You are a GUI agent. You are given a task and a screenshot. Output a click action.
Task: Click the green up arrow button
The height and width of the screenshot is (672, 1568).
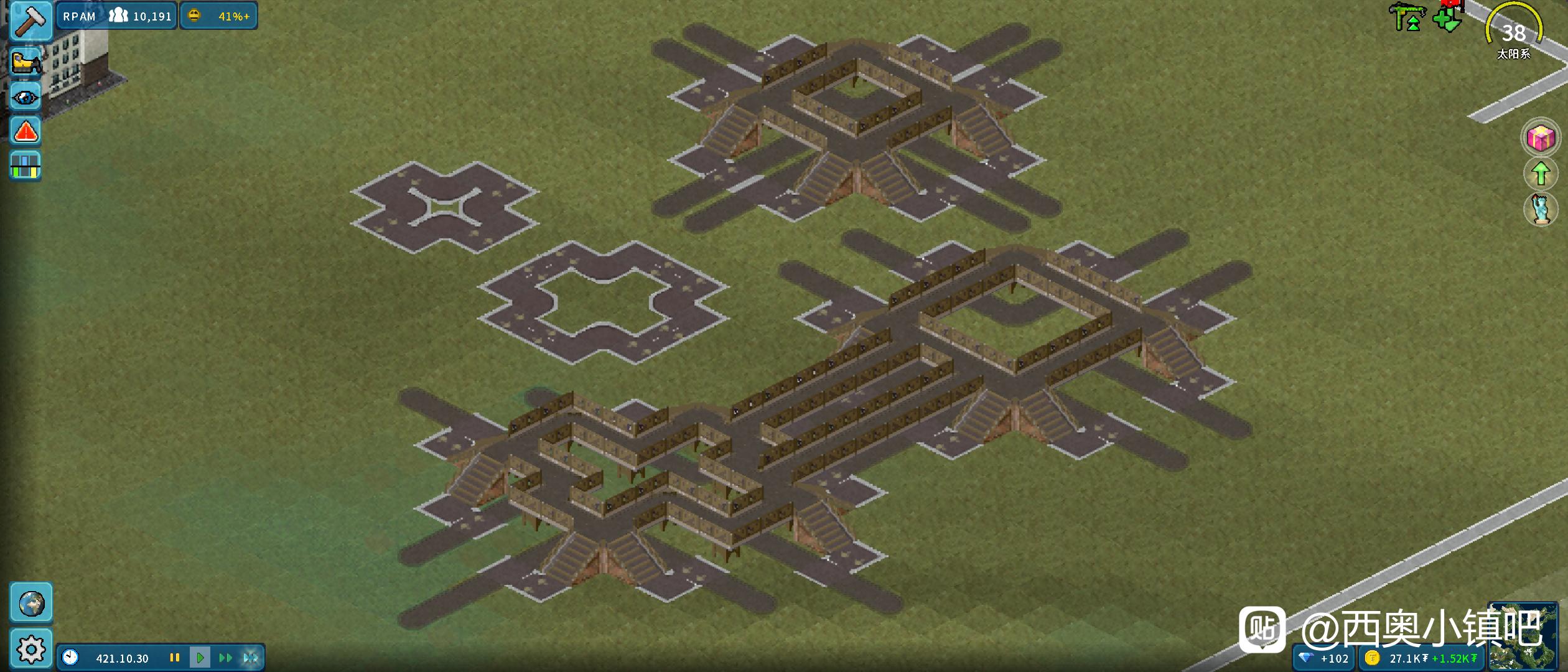(x=1541, y=174)
